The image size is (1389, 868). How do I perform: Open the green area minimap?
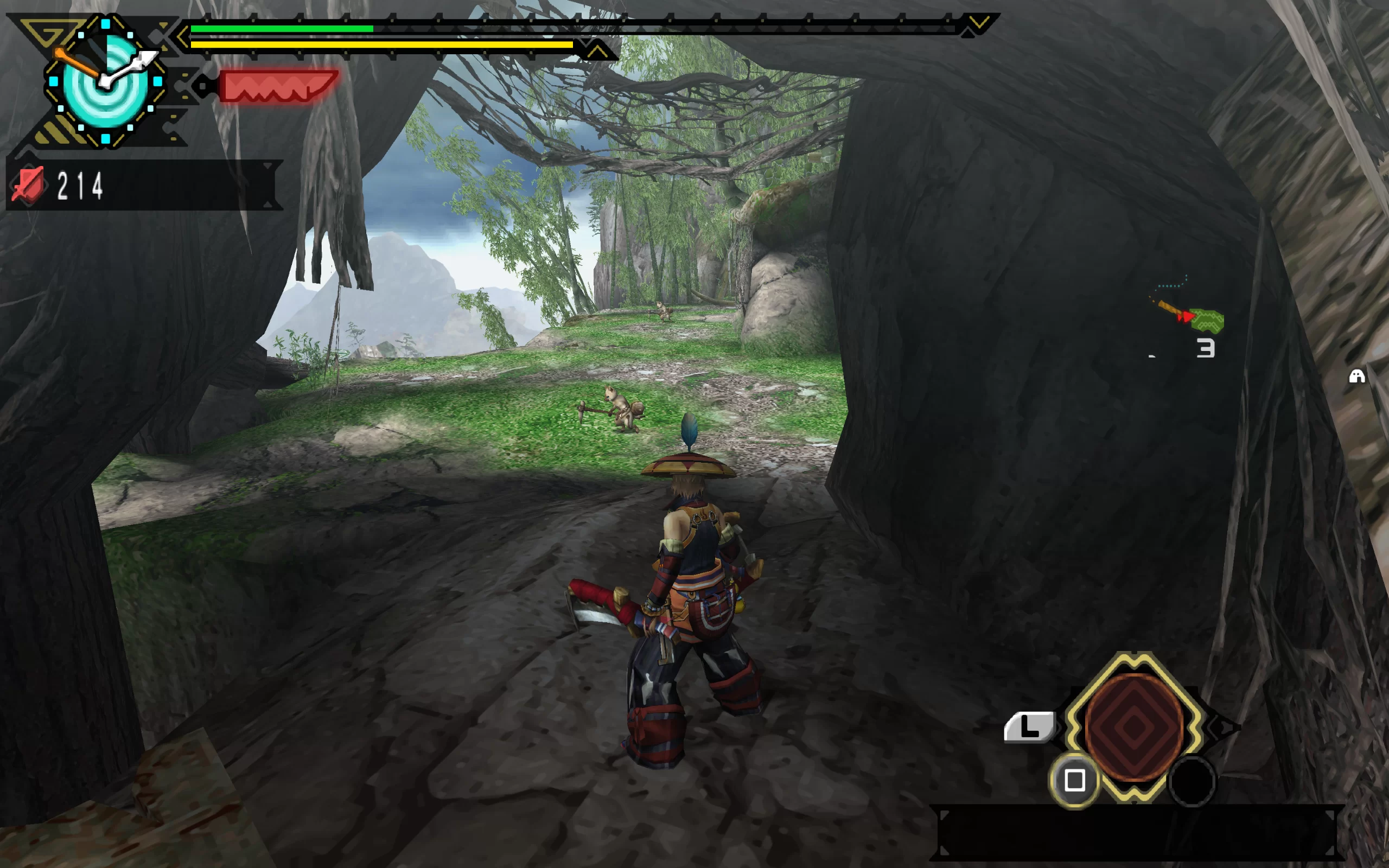coord(1207,320)
